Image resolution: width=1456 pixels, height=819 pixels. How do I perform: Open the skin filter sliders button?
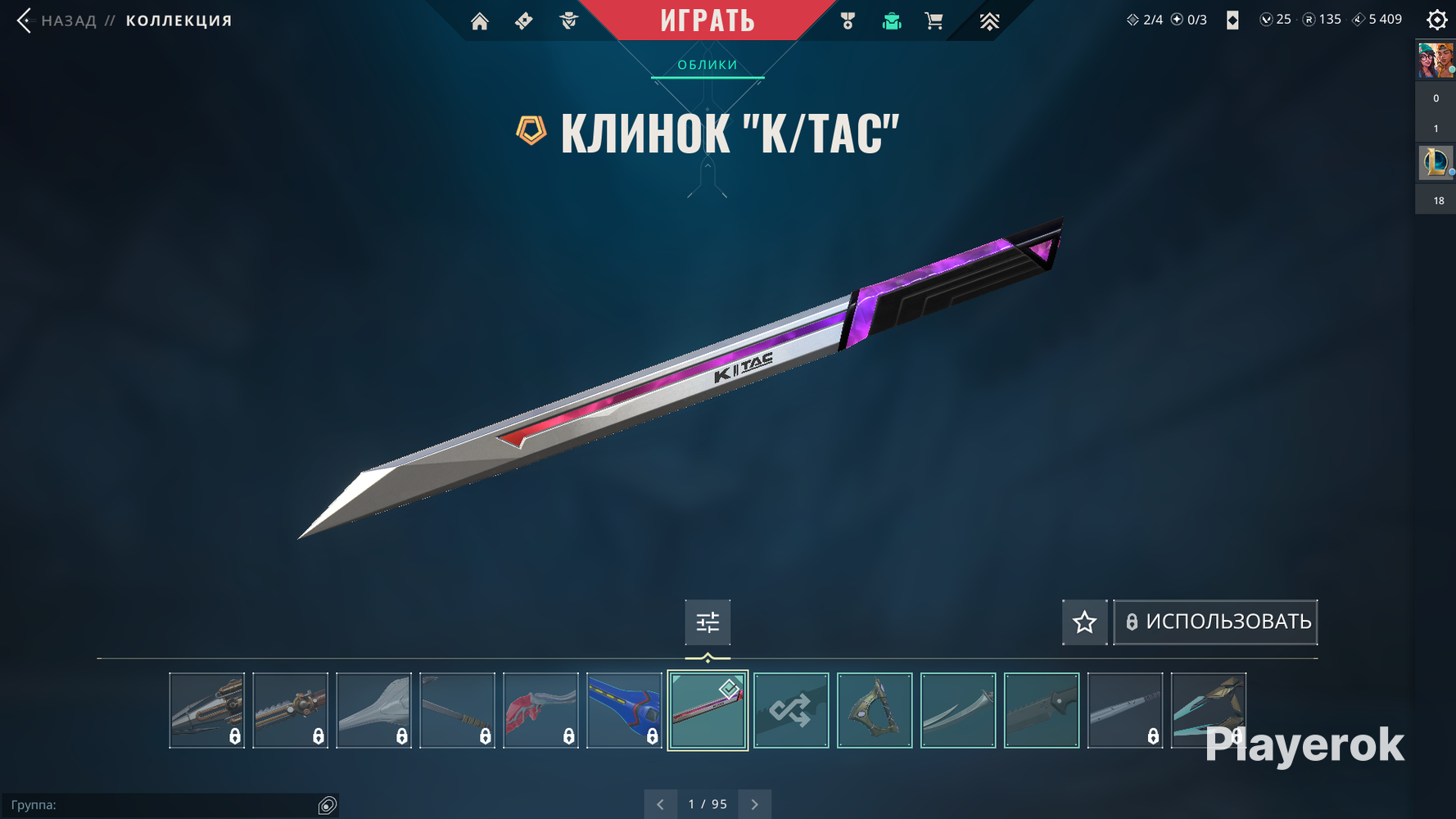708,622
